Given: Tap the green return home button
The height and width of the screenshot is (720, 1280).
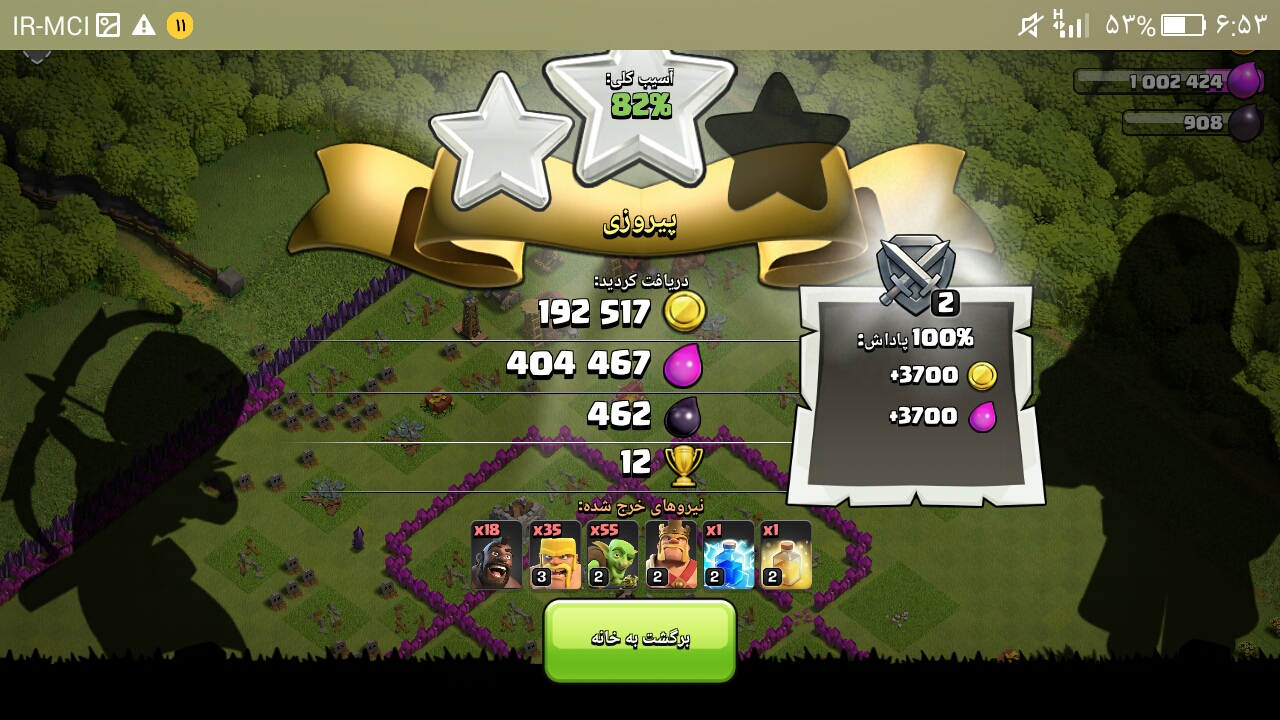Looking at the screenshot, I should click(x=640, y=640).
